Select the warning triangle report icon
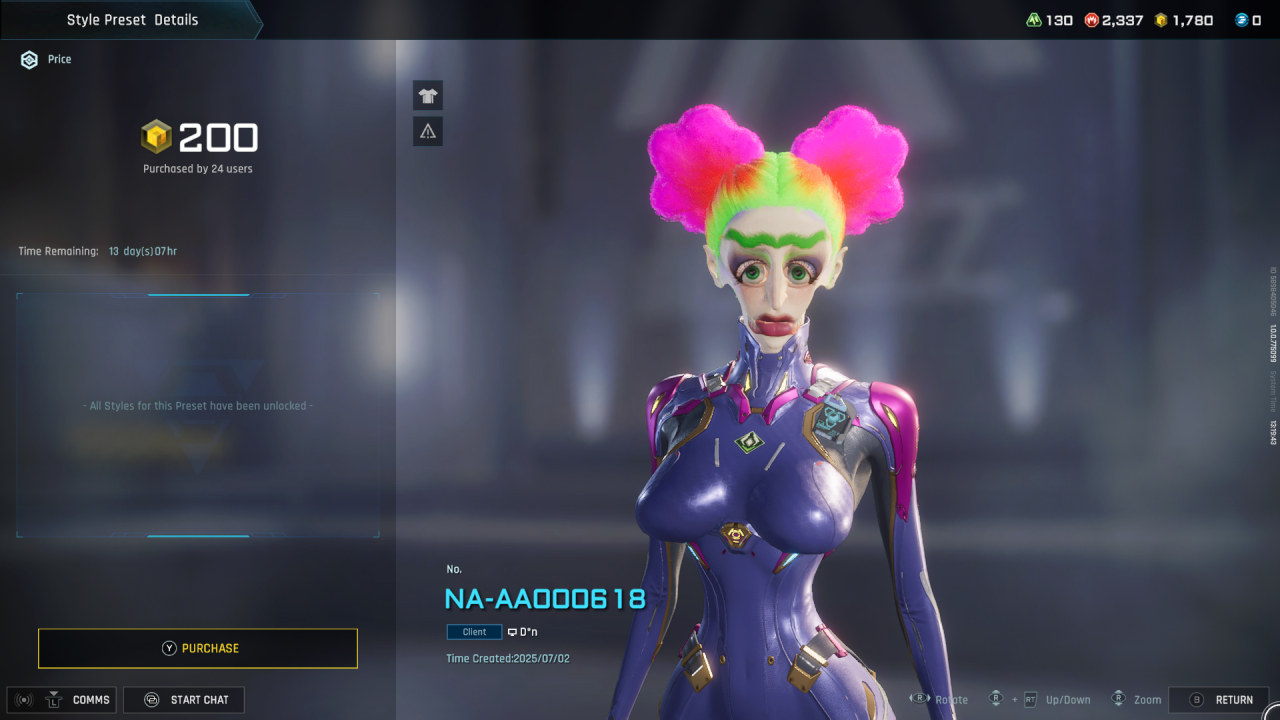 (x=428, y=131)
